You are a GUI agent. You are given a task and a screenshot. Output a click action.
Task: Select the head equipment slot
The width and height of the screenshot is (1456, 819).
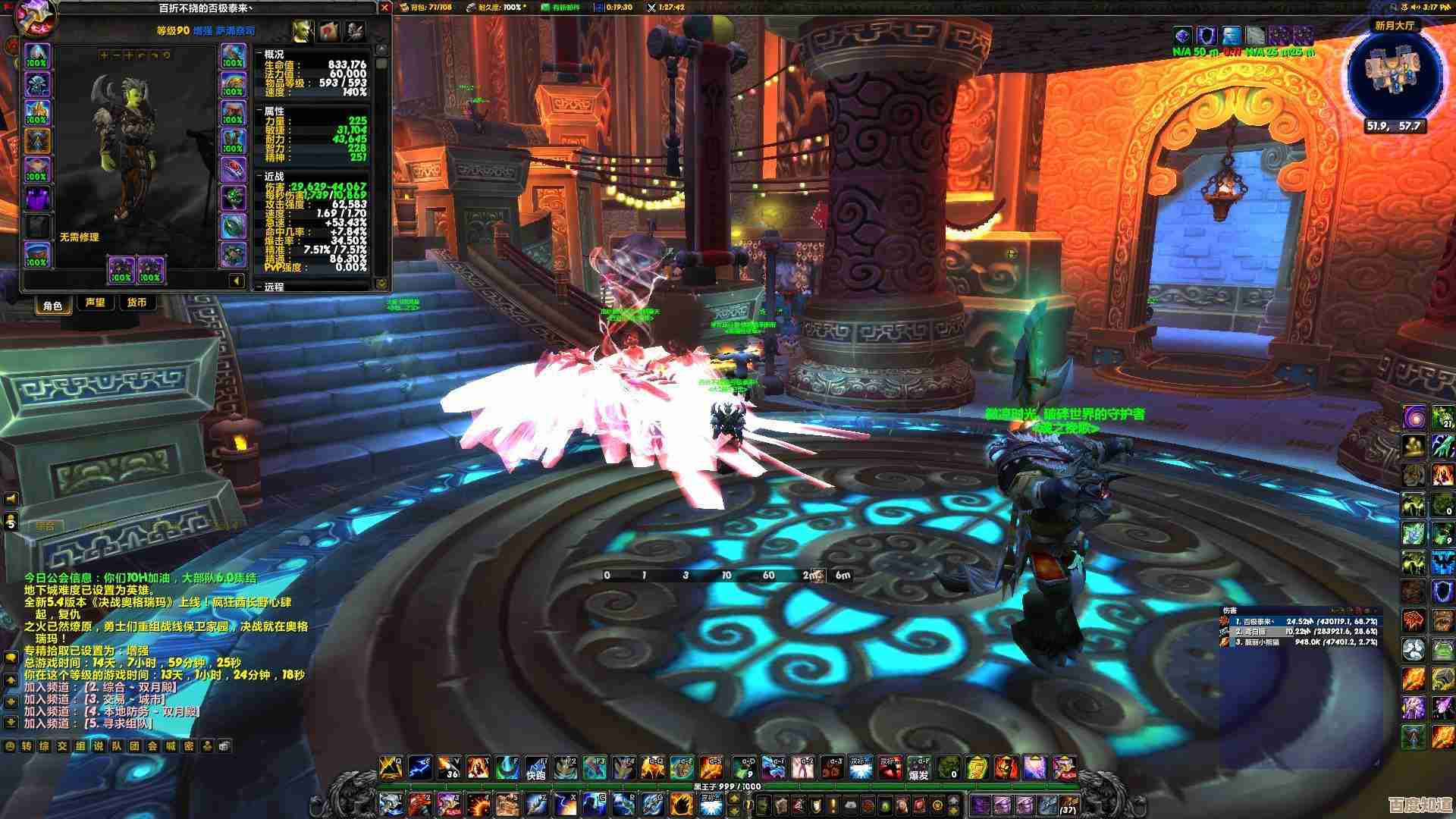pos(37,56)
